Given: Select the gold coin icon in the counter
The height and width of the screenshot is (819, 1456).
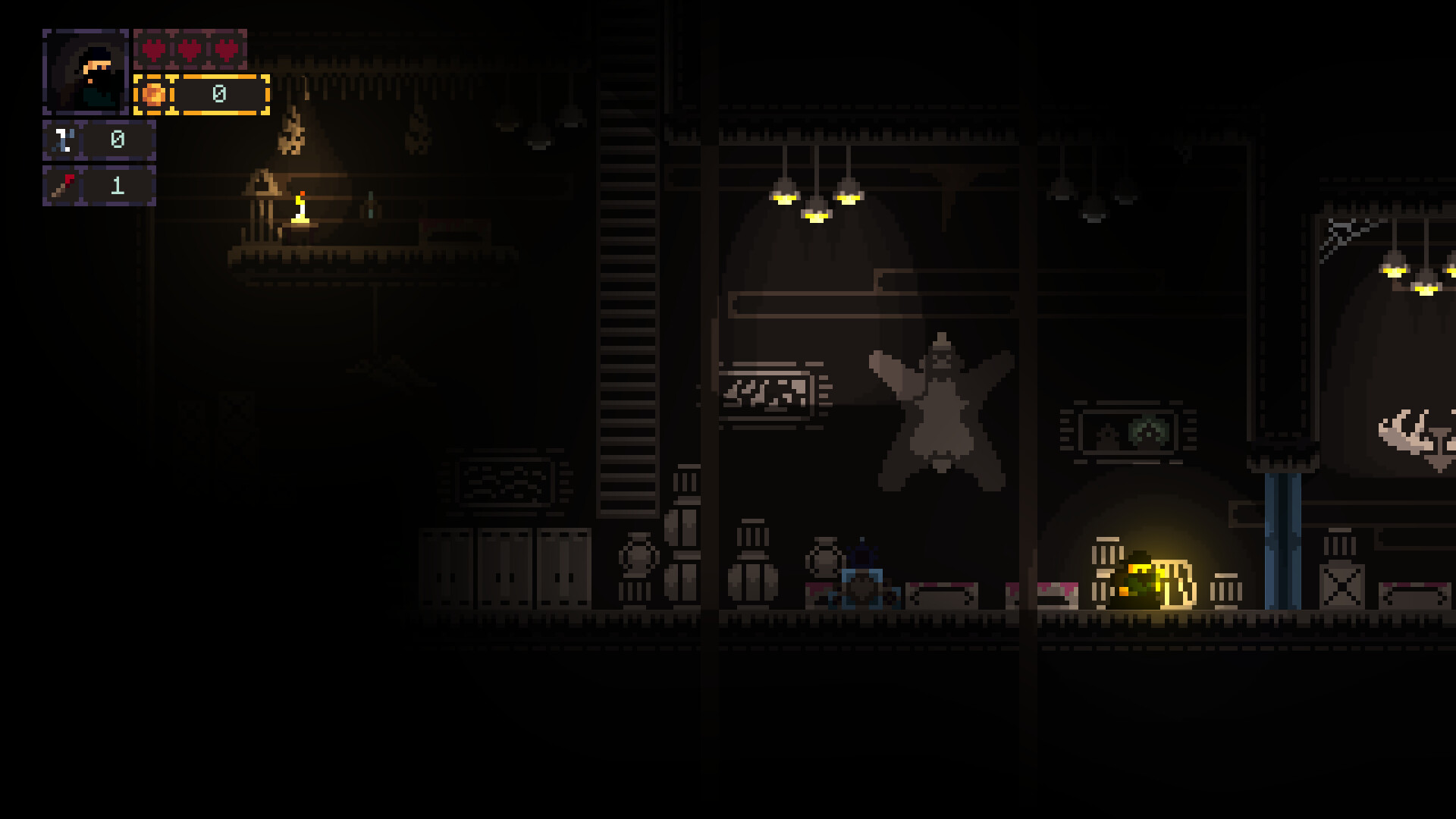Looking at the screenshot, I should pyautogui.click(x=154, y=94).
